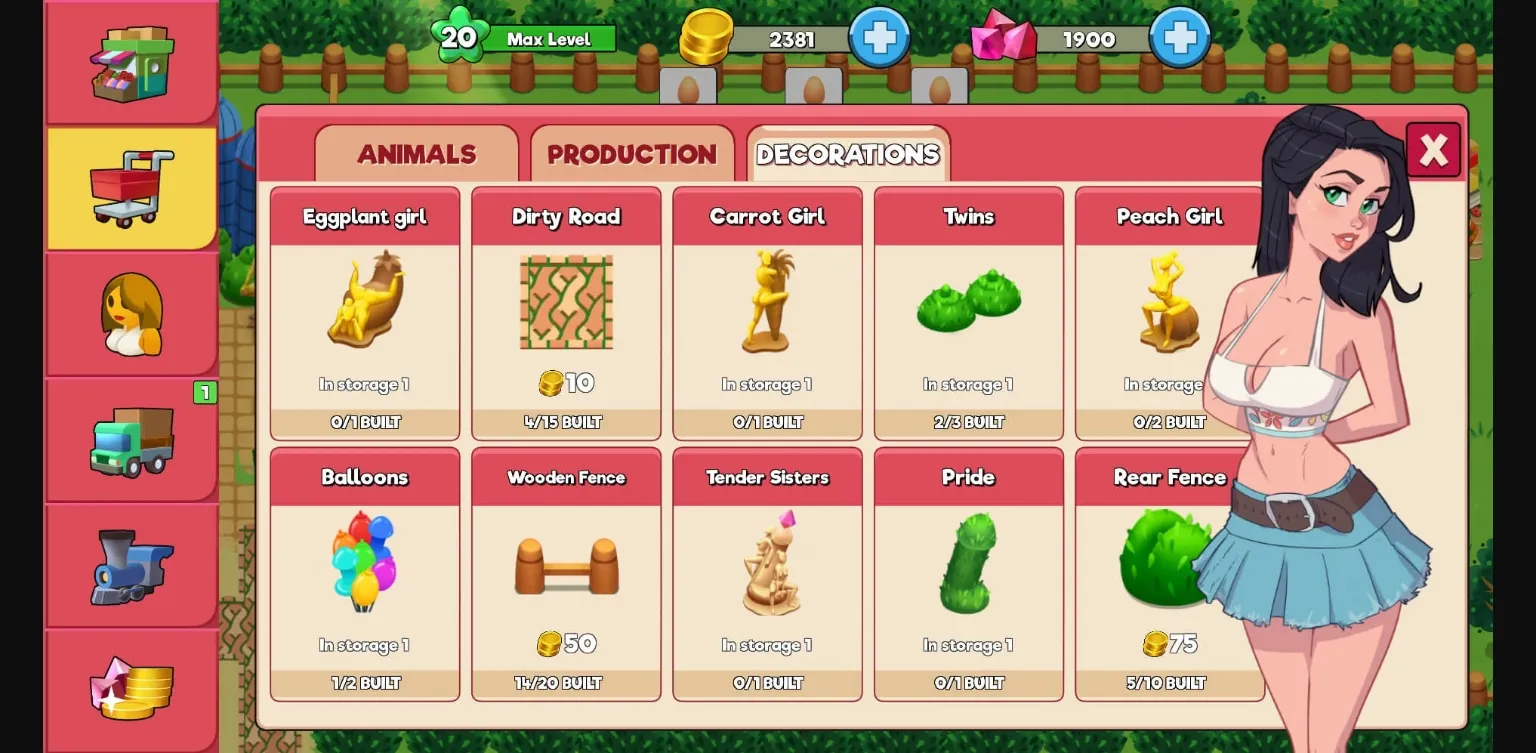This screenshot has width=1536, height=753.
Task: Select the red shopping cart sidebar icon
Action: point(131,186)
